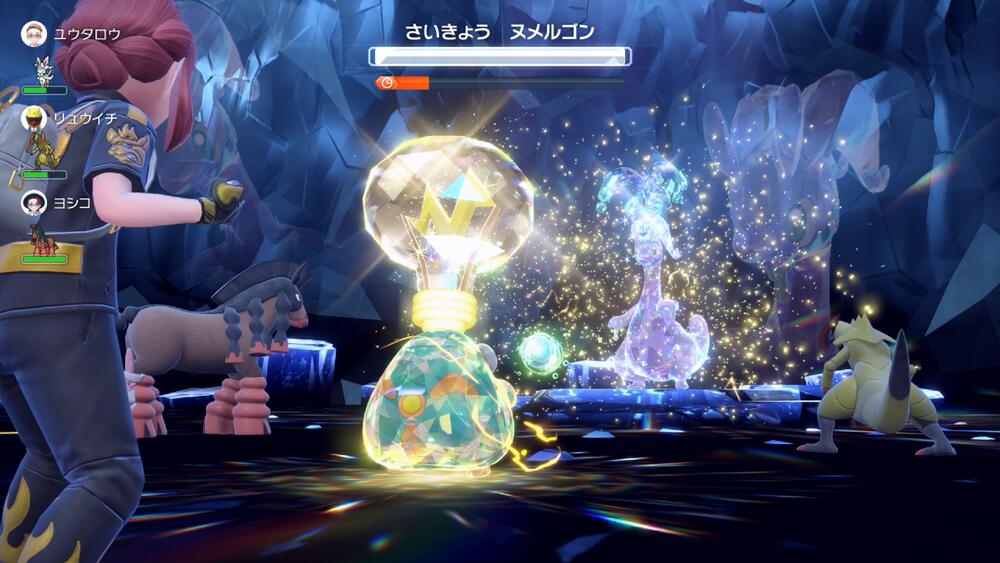Click ヨシコ's Mudsdale party icon

42,239
